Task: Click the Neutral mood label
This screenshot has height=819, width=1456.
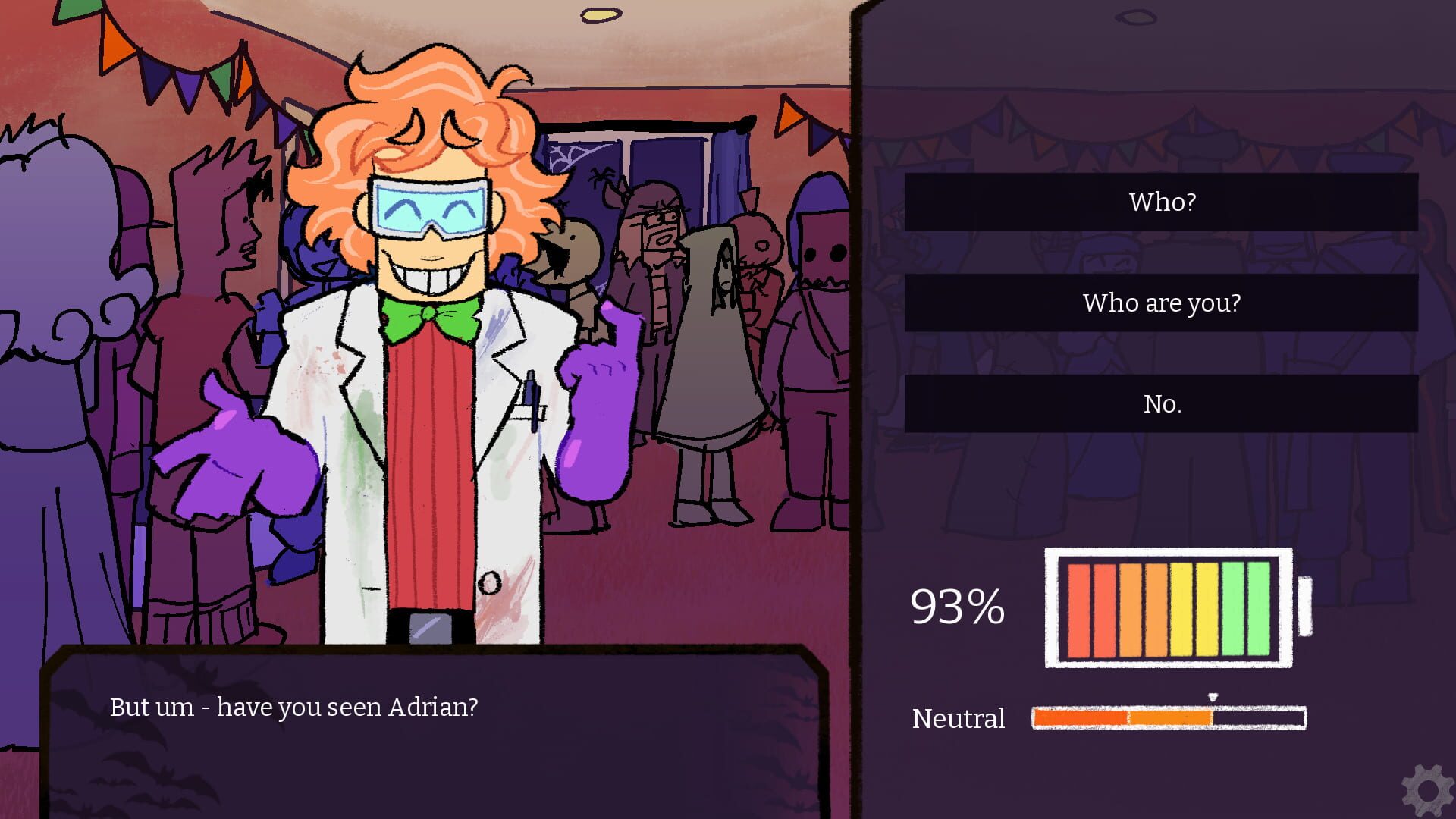Action: coord(959,718)
